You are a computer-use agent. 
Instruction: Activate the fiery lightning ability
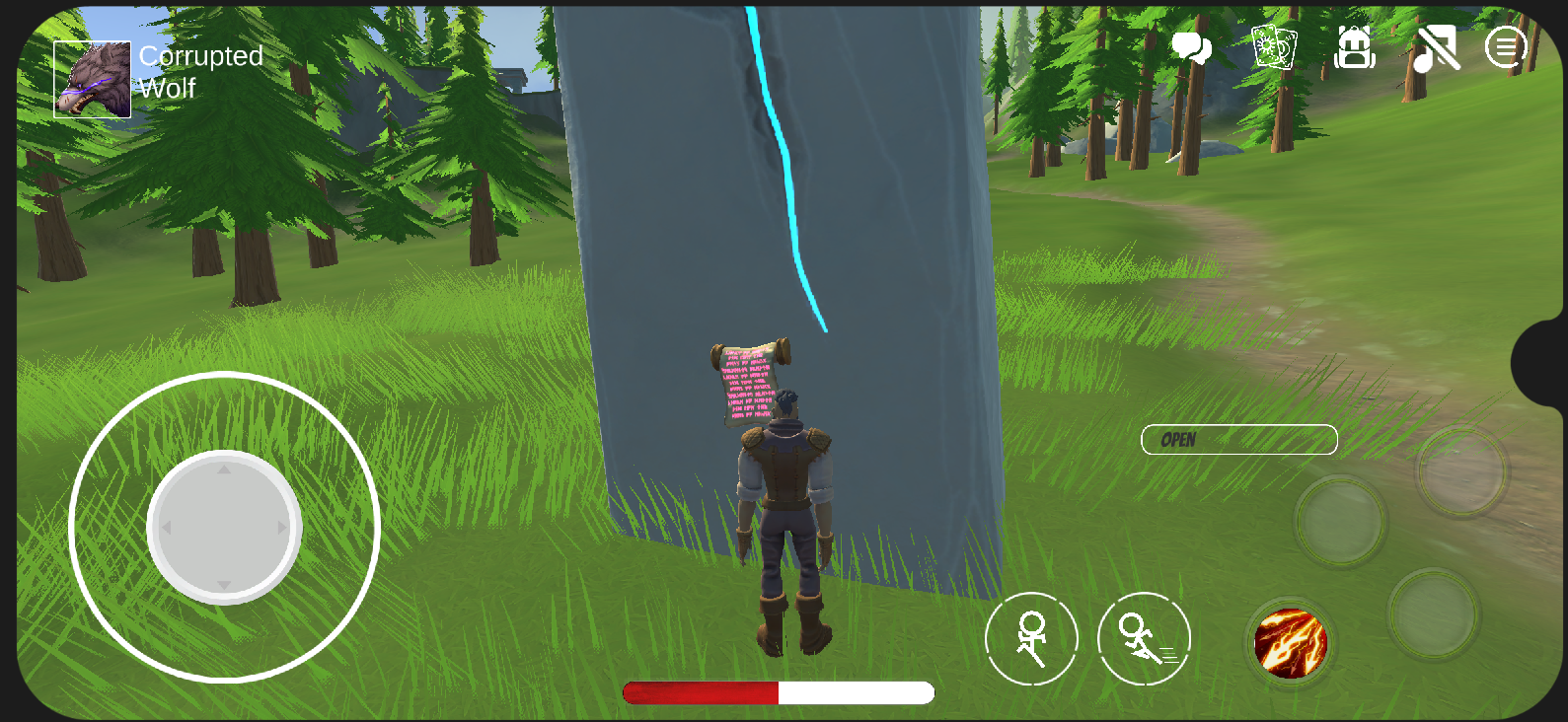coord(1290,644)
